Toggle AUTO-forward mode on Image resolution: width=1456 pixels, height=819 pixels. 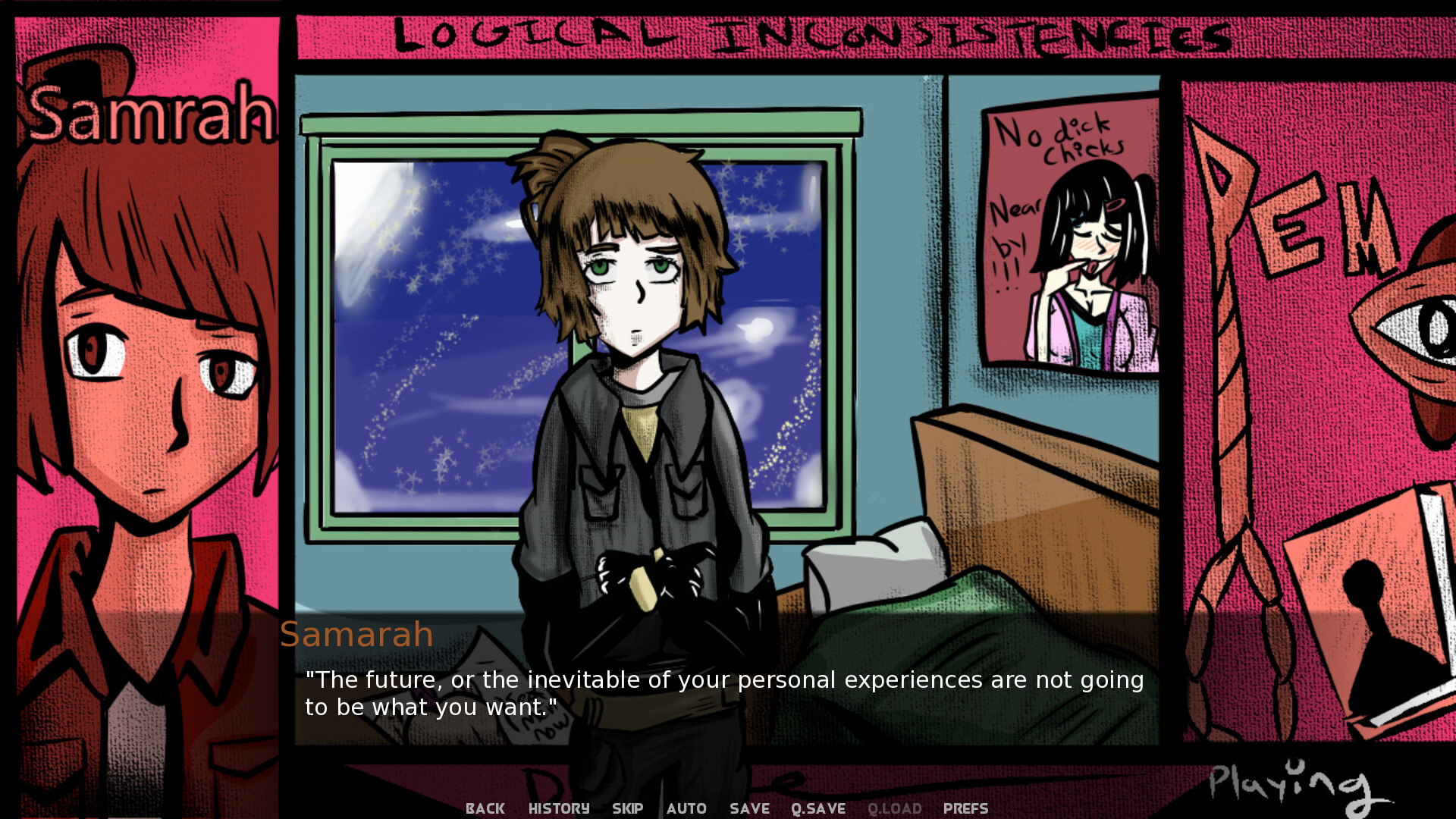tap(686, 808)
